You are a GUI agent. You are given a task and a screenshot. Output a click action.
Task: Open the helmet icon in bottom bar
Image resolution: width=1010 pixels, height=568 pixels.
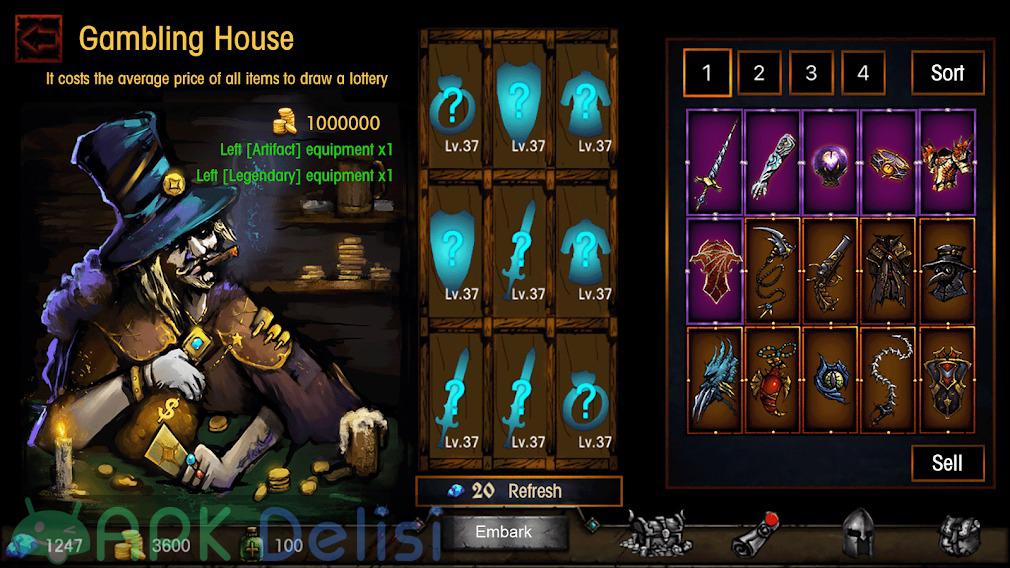tap(859, 535)
